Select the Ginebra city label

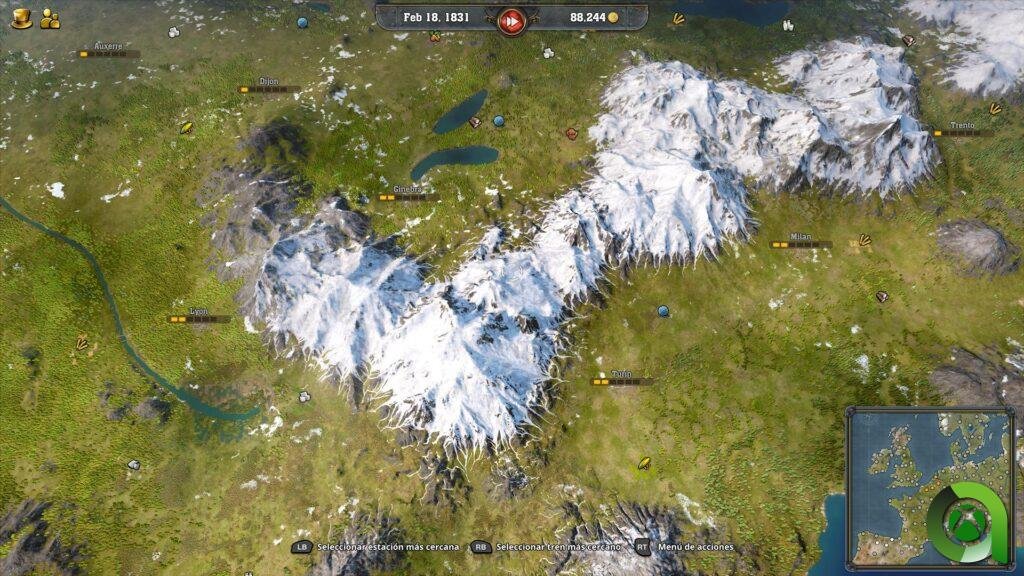[408, 189]
